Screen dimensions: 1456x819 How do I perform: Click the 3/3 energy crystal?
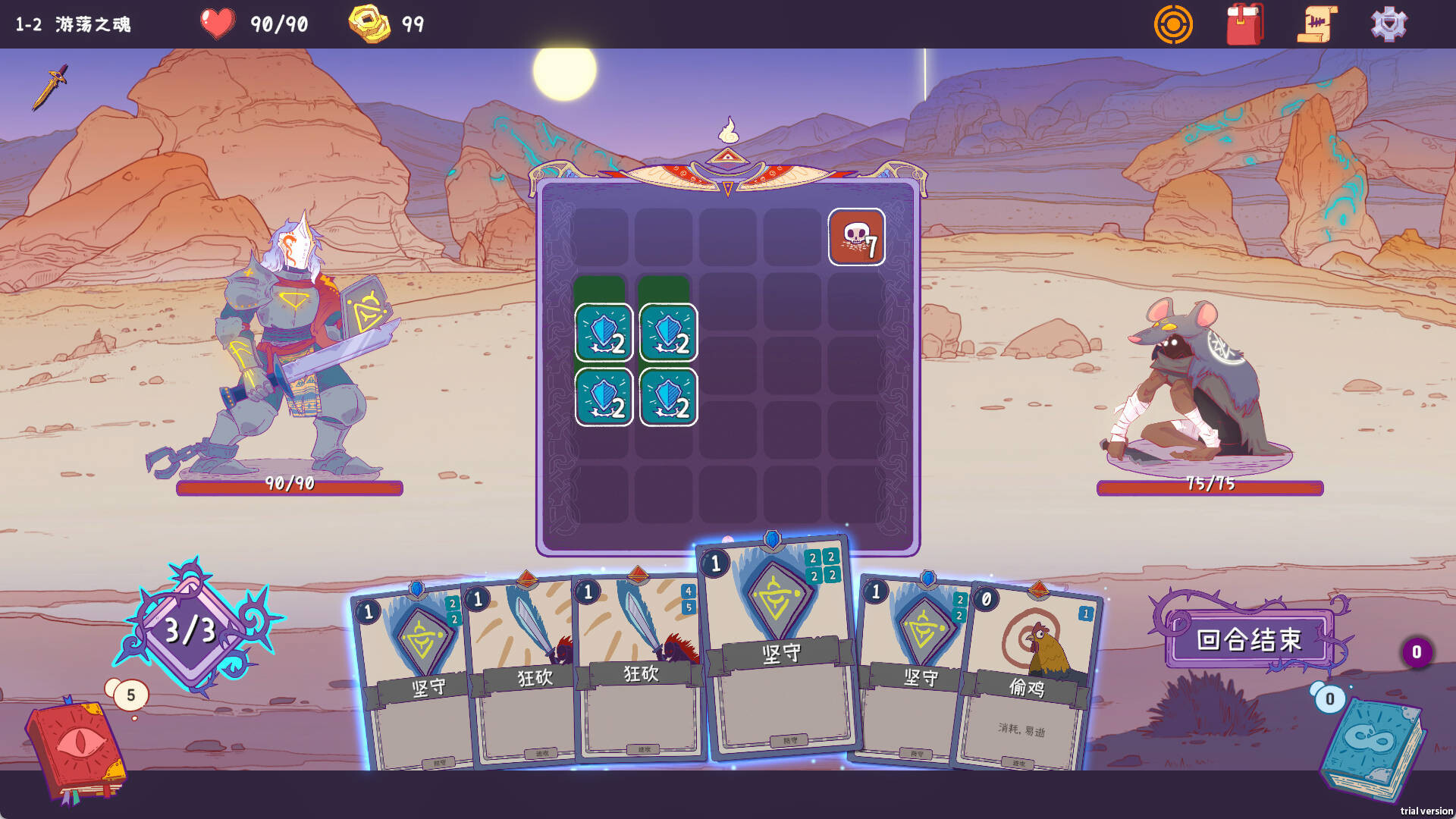click(x=188, y=629)
